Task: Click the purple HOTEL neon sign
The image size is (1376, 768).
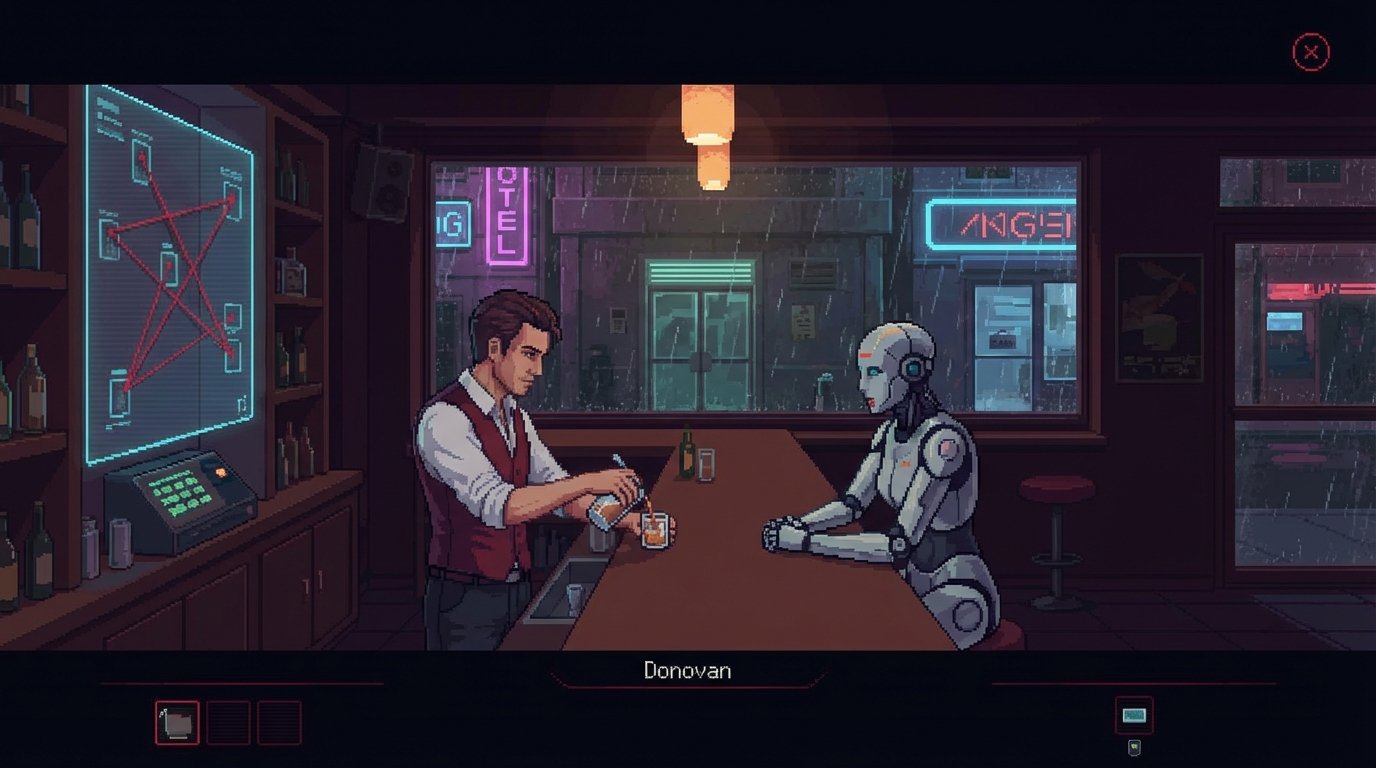Action: tap(503, 215)
